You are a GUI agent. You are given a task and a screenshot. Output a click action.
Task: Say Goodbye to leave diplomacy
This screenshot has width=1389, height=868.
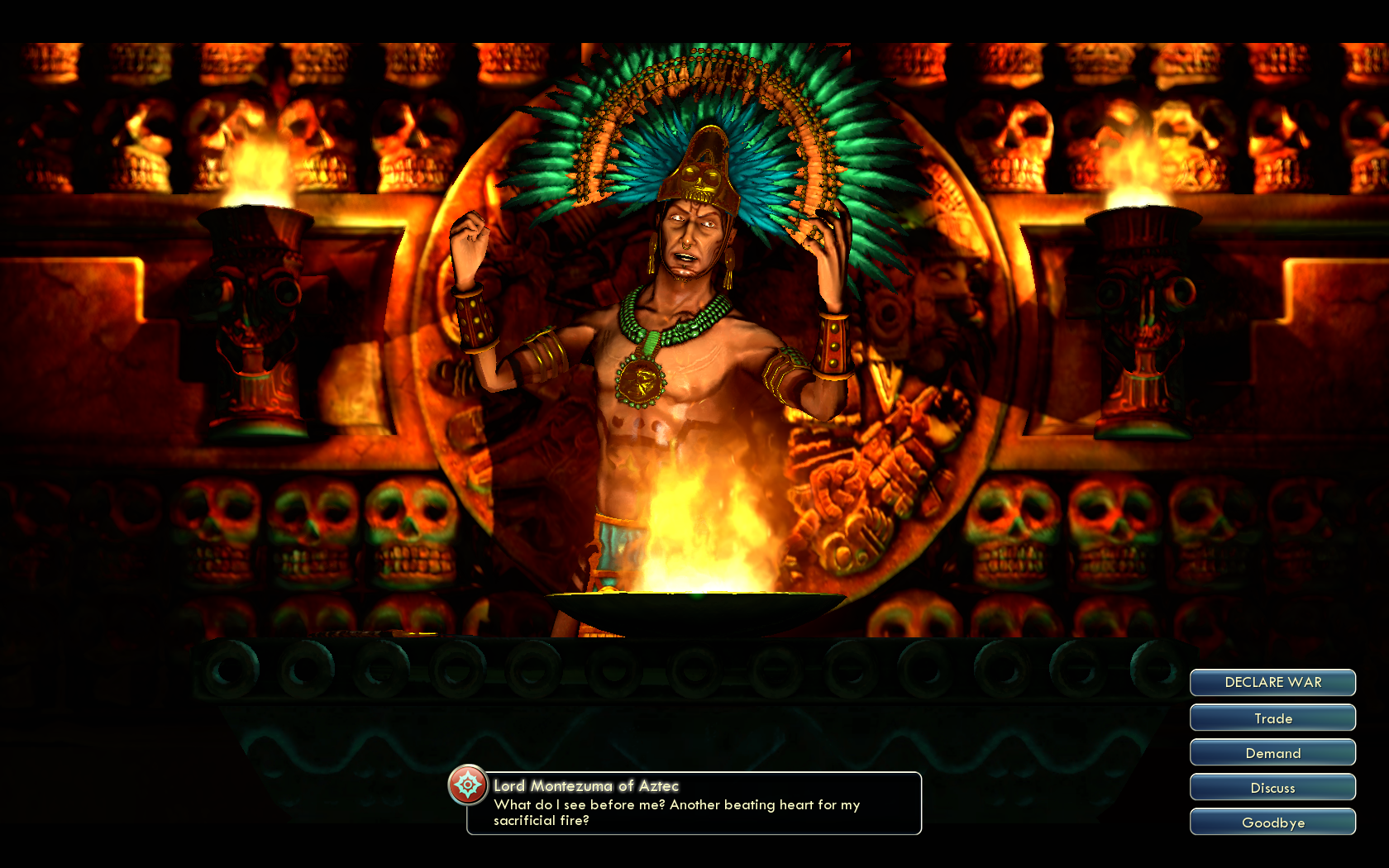[1272, 823]
